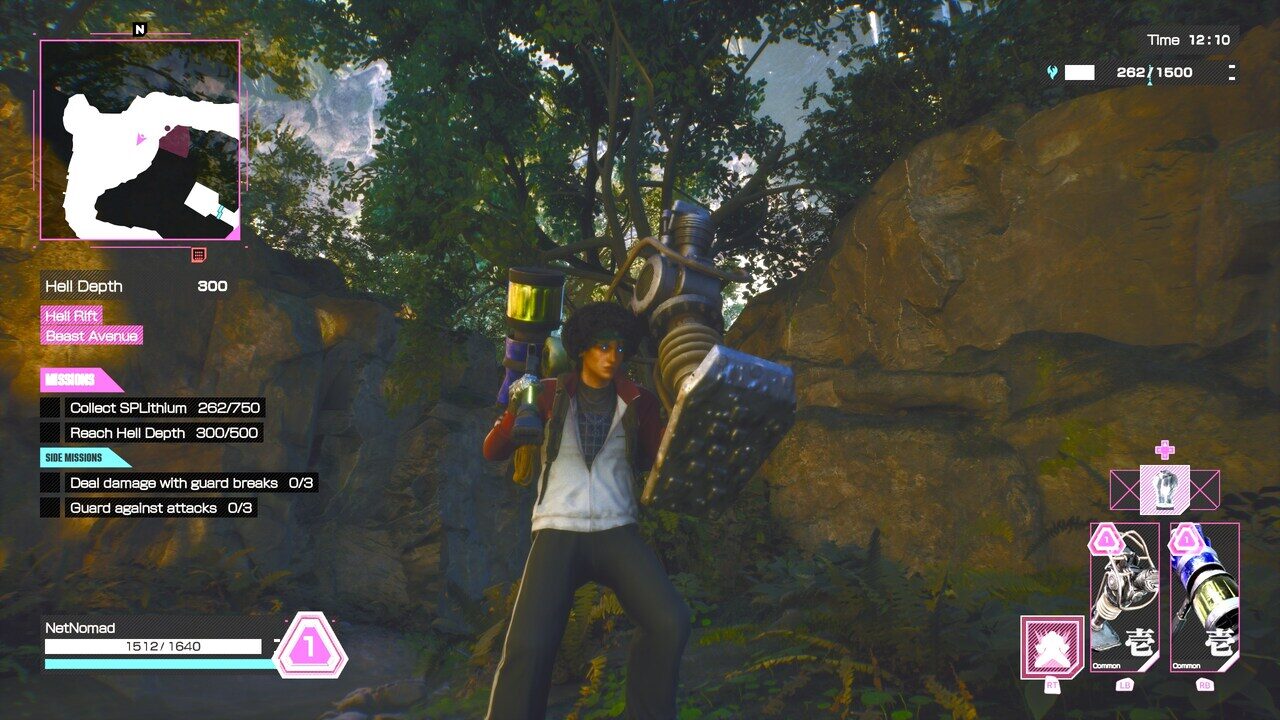
Task: Click the NetNomad health bar
Action: [150, 646]
